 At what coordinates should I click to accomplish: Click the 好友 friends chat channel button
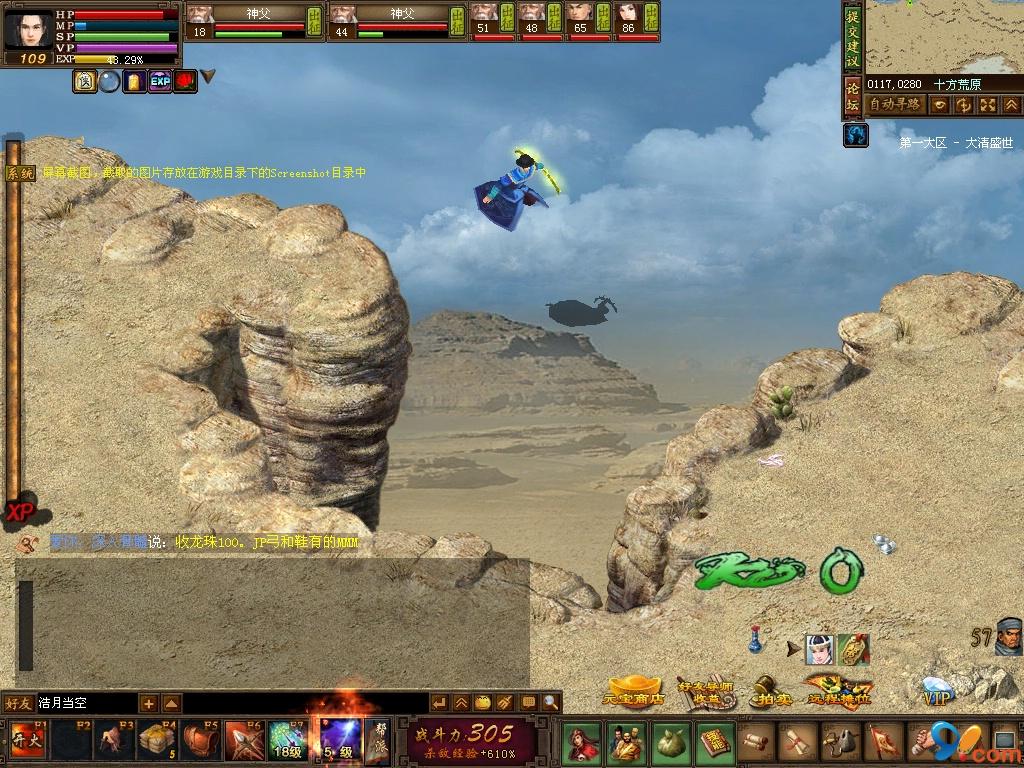18,703
